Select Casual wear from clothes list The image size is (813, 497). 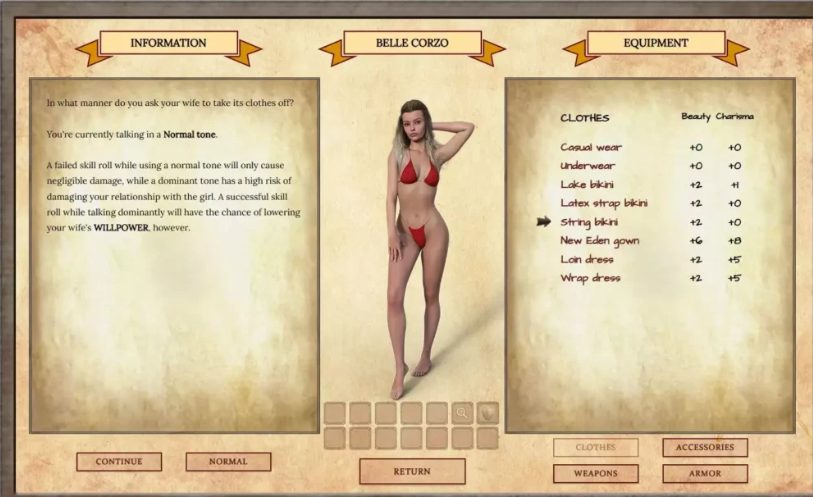pos(591,148)
